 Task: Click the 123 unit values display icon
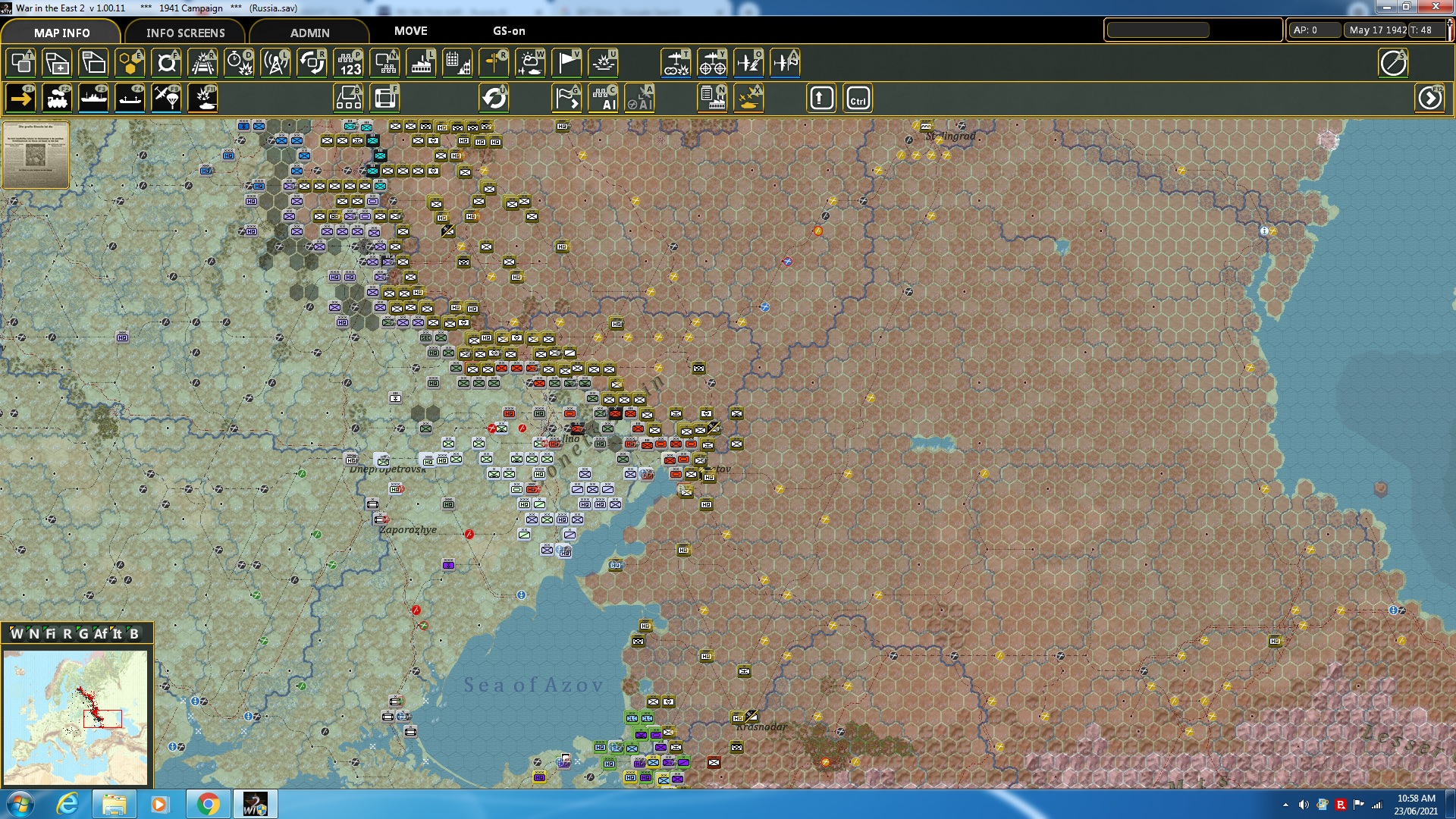348,63
